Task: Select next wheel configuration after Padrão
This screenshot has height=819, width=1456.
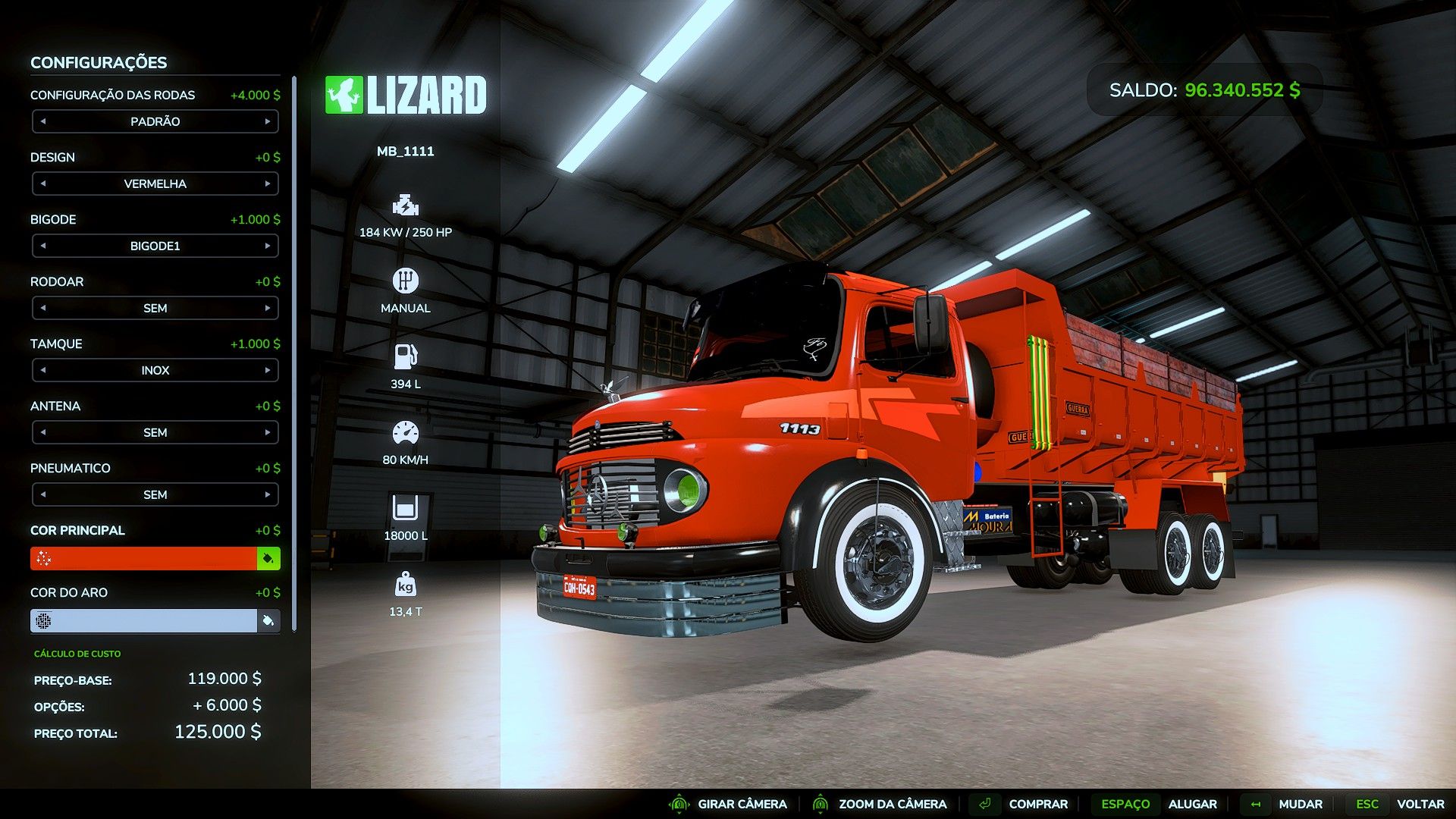Action: pyautogui.click(x=268, y=121)
